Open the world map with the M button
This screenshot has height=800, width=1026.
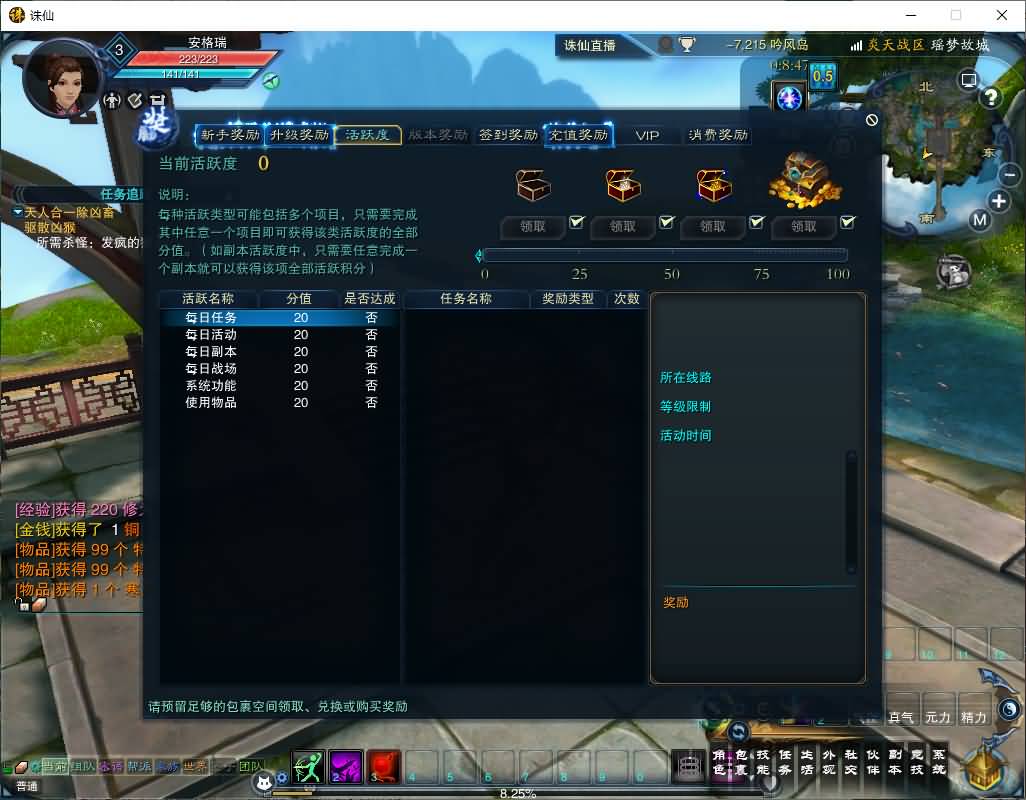(x=979, y=220)
